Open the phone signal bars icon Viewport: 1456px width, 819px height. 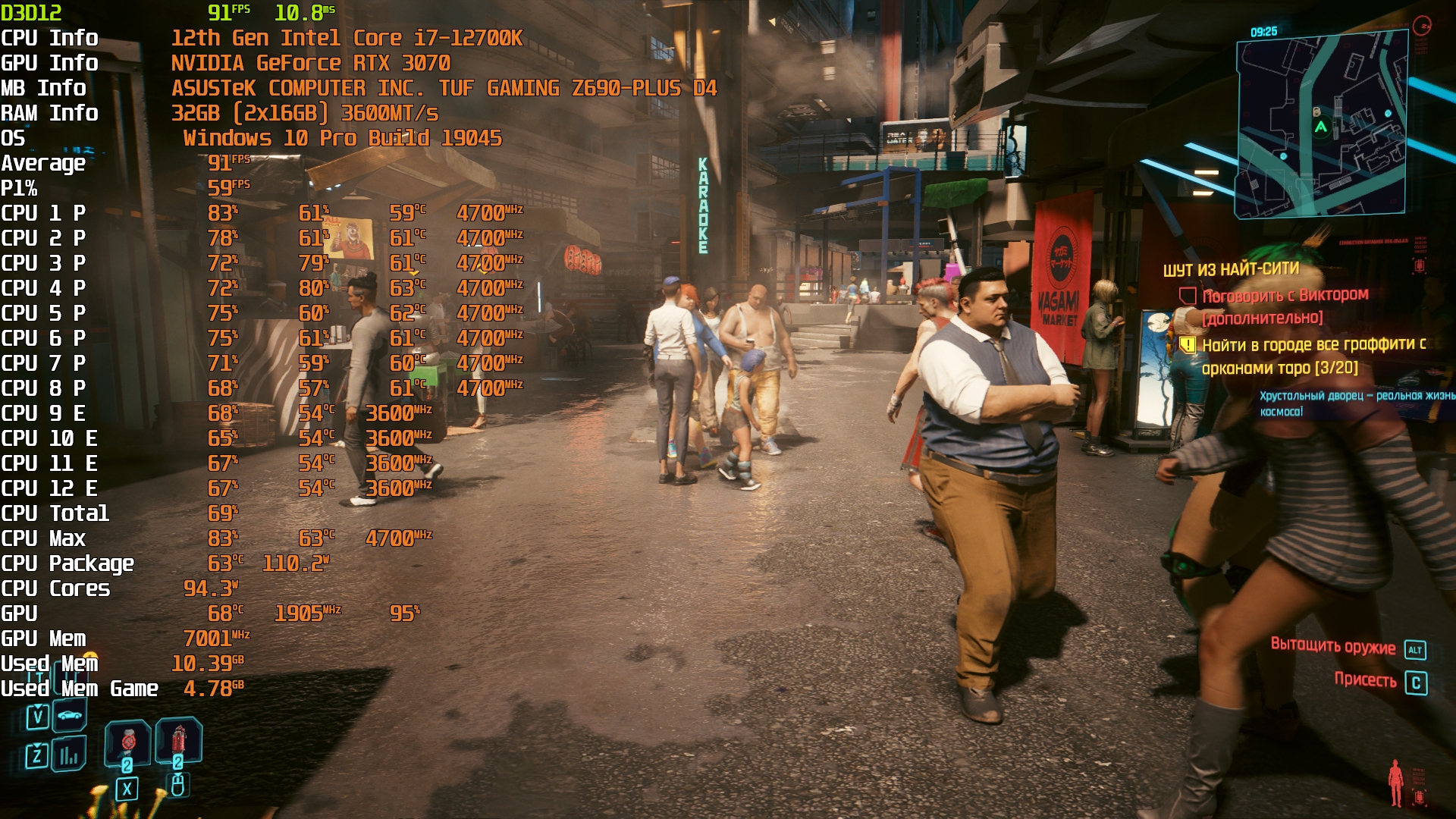(x=69, y=755)
